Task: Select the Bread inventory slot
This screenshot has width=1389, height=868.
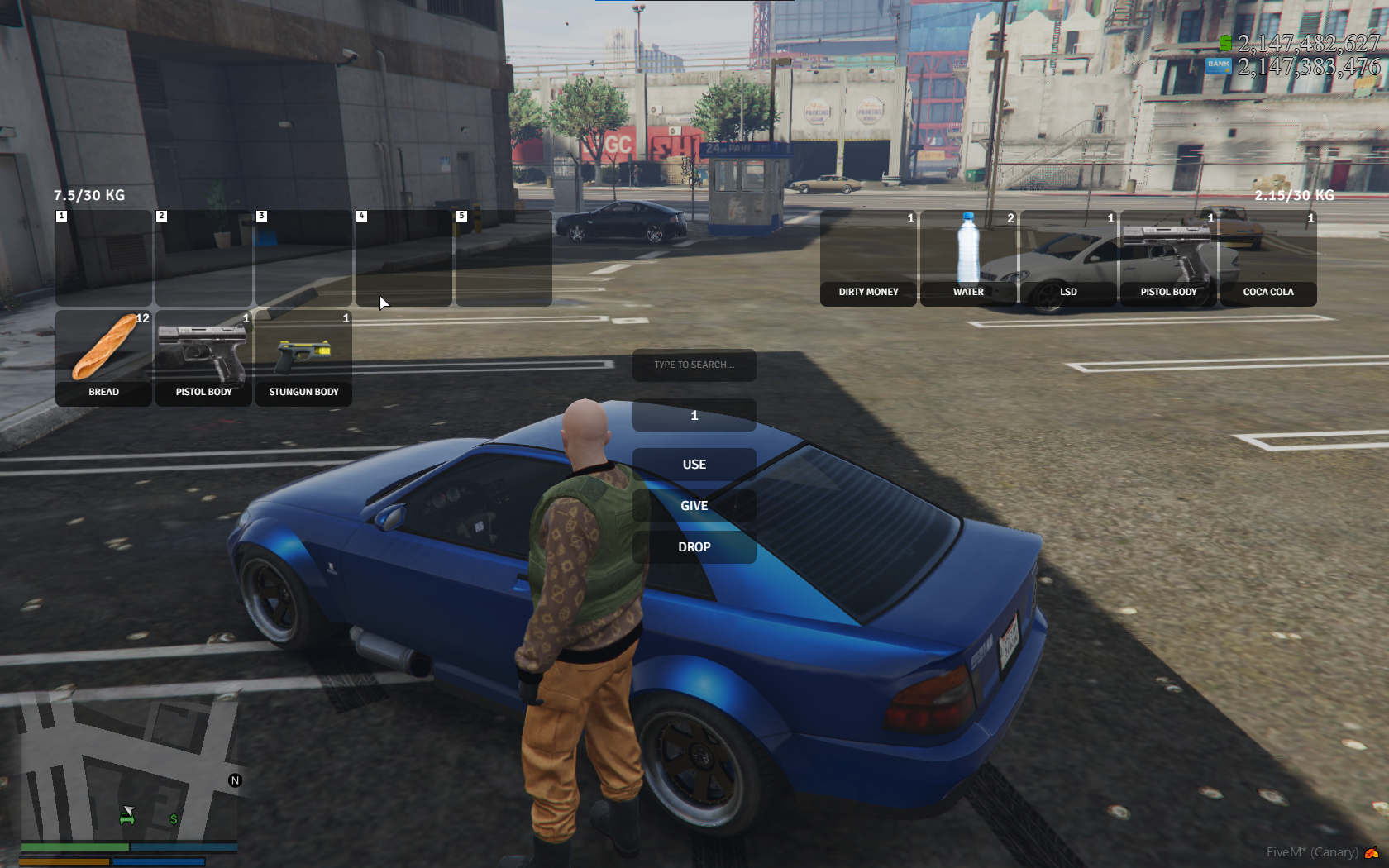Action: pyautogui.click(x=103, y=357)
